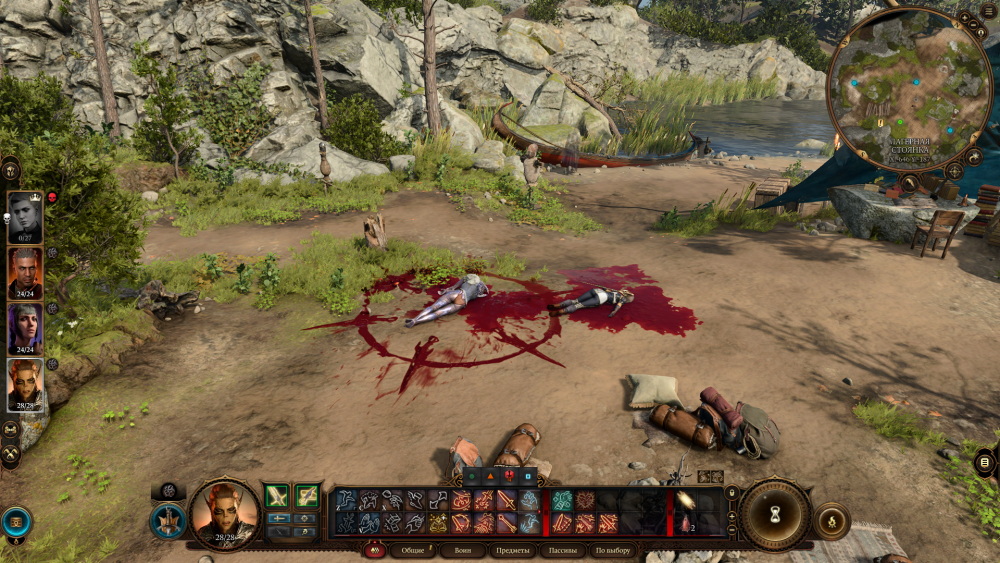The height and width of the screenshot is (563, 1000).
Task: Select the dead party member's portrait
Action: tap(25, 217)
